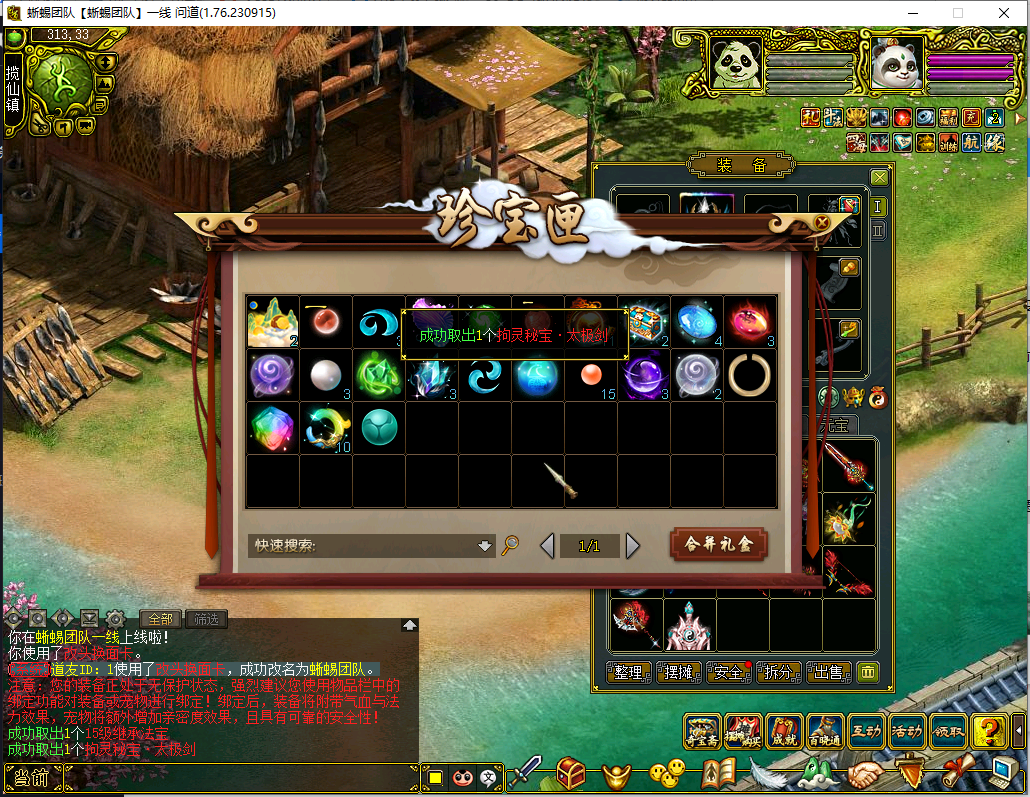Select the treasure chest item slot
This screenshot has width=1030, height=797.
pyautogui.click(x=644, y=321)
